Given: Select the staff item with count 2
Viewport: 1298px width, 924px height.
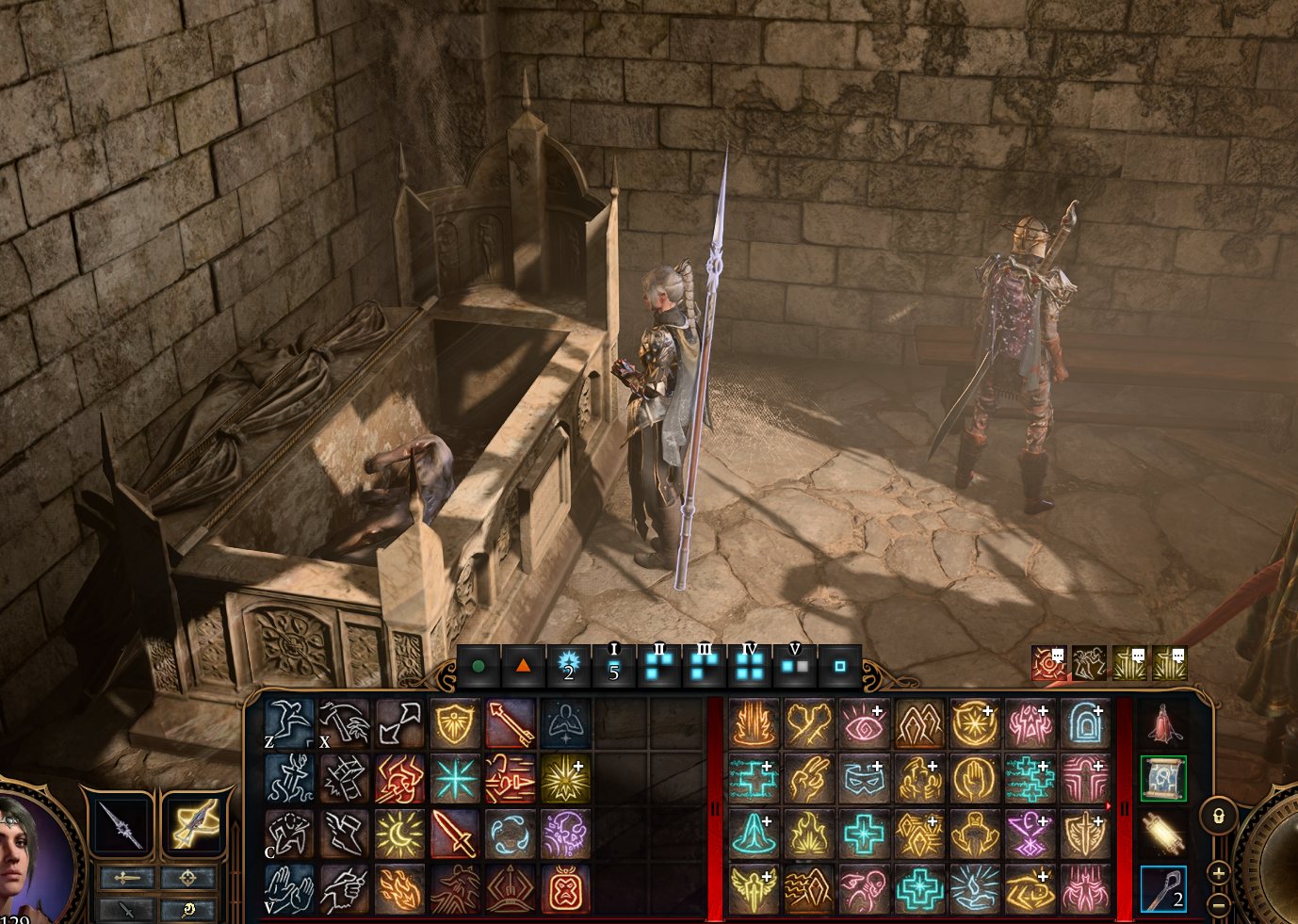Looking at the screenshot, I should click(1163, 889).
